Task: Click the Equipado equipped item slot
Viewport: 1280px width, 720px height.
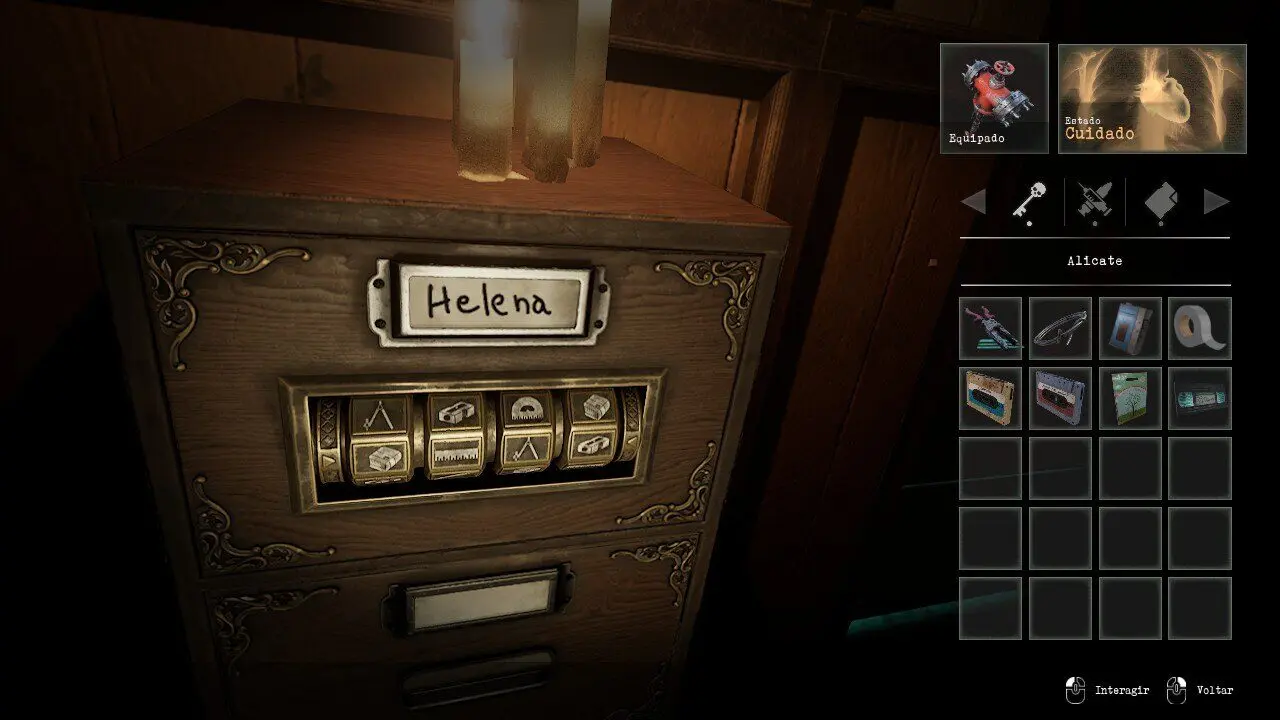Action: 994,98
